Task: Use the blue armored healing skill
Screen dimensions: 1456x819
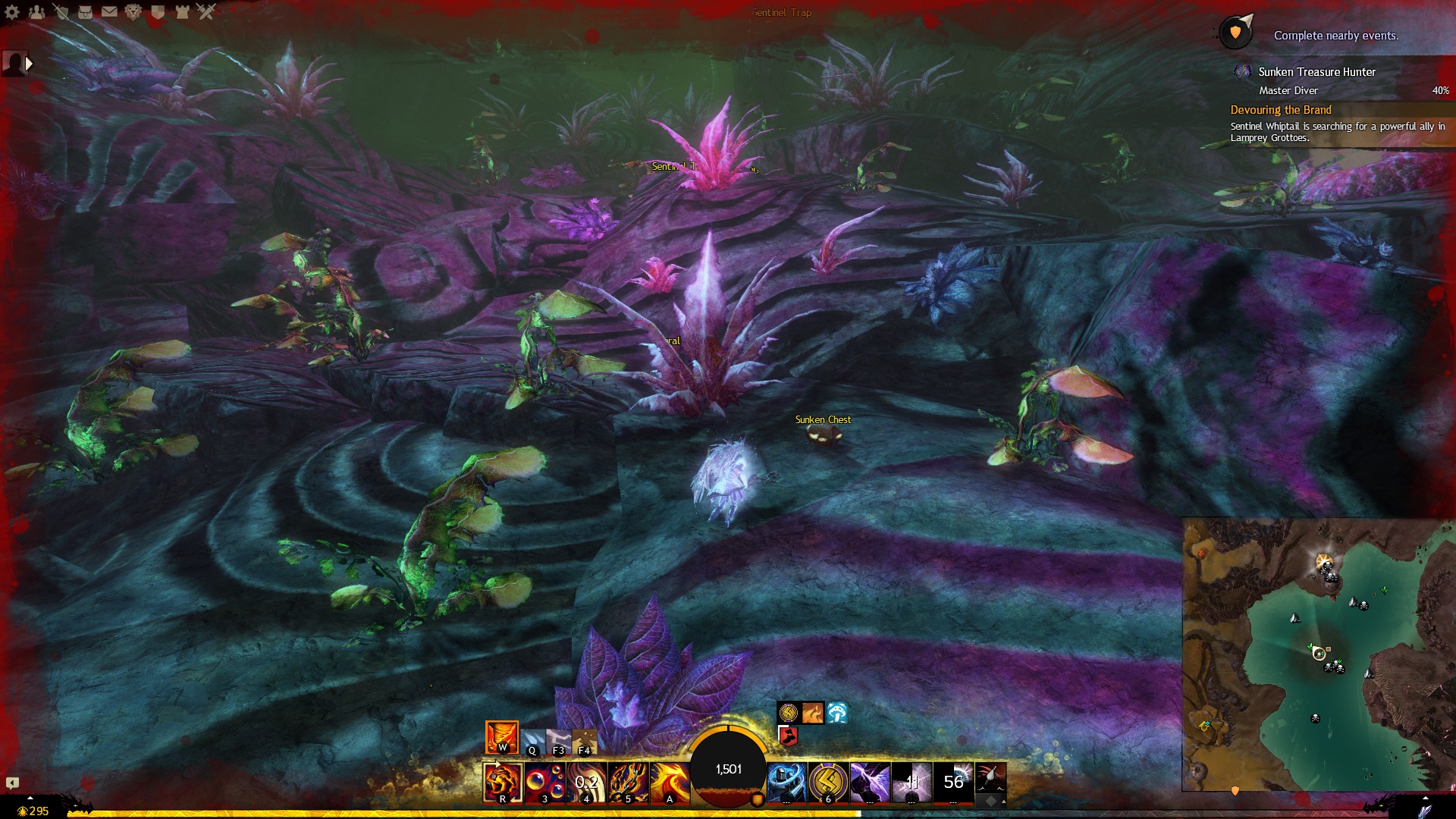Action: 786,783
